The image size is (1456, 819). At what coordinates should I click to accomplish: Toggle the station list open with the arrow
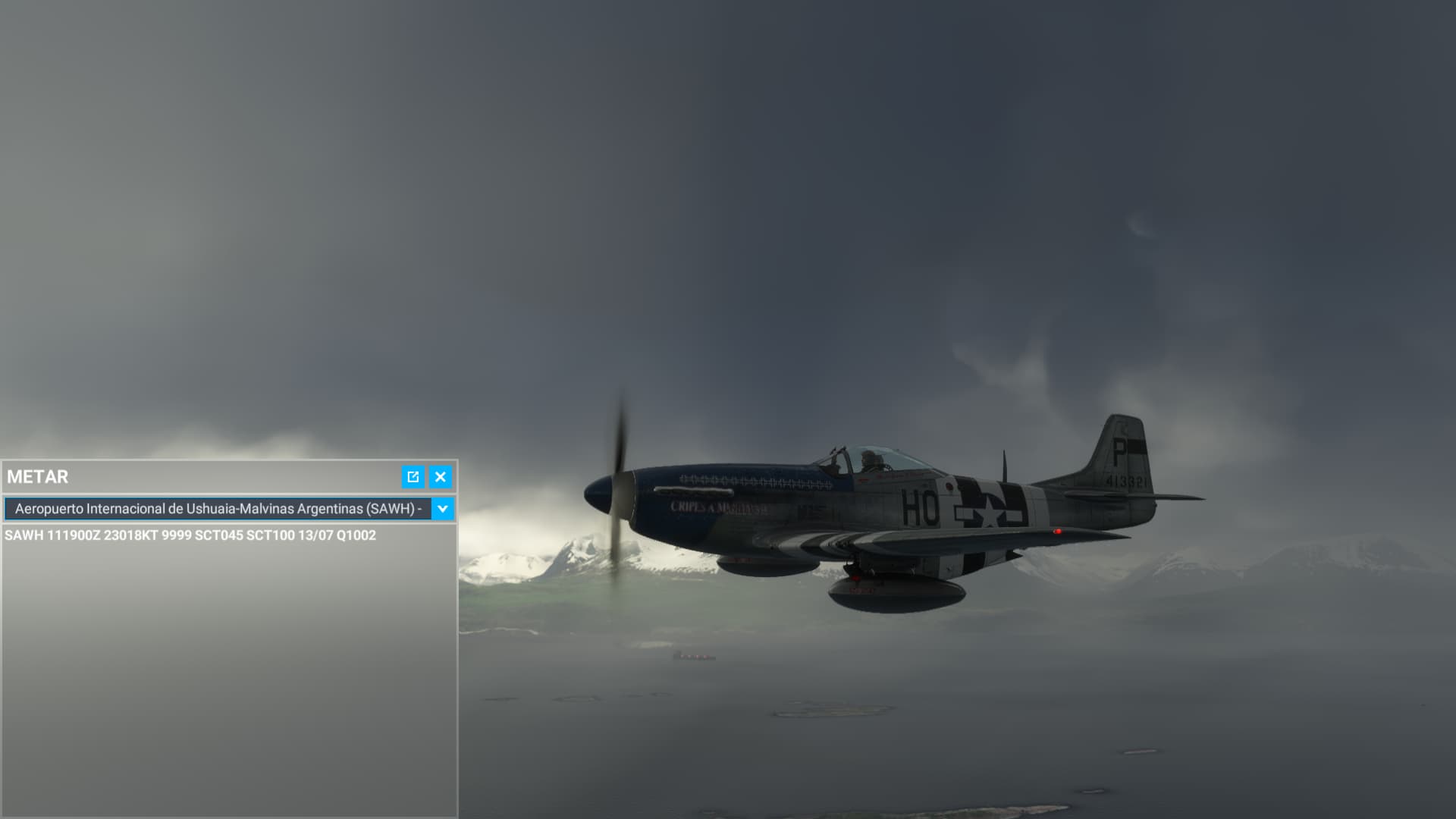click(x=444, y=510)
